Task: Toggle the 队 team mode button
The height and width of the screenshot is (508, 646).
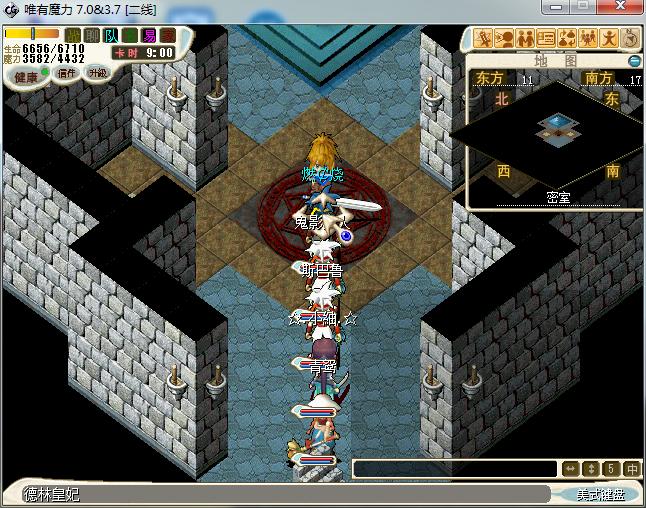Action: tap(111, 36)
